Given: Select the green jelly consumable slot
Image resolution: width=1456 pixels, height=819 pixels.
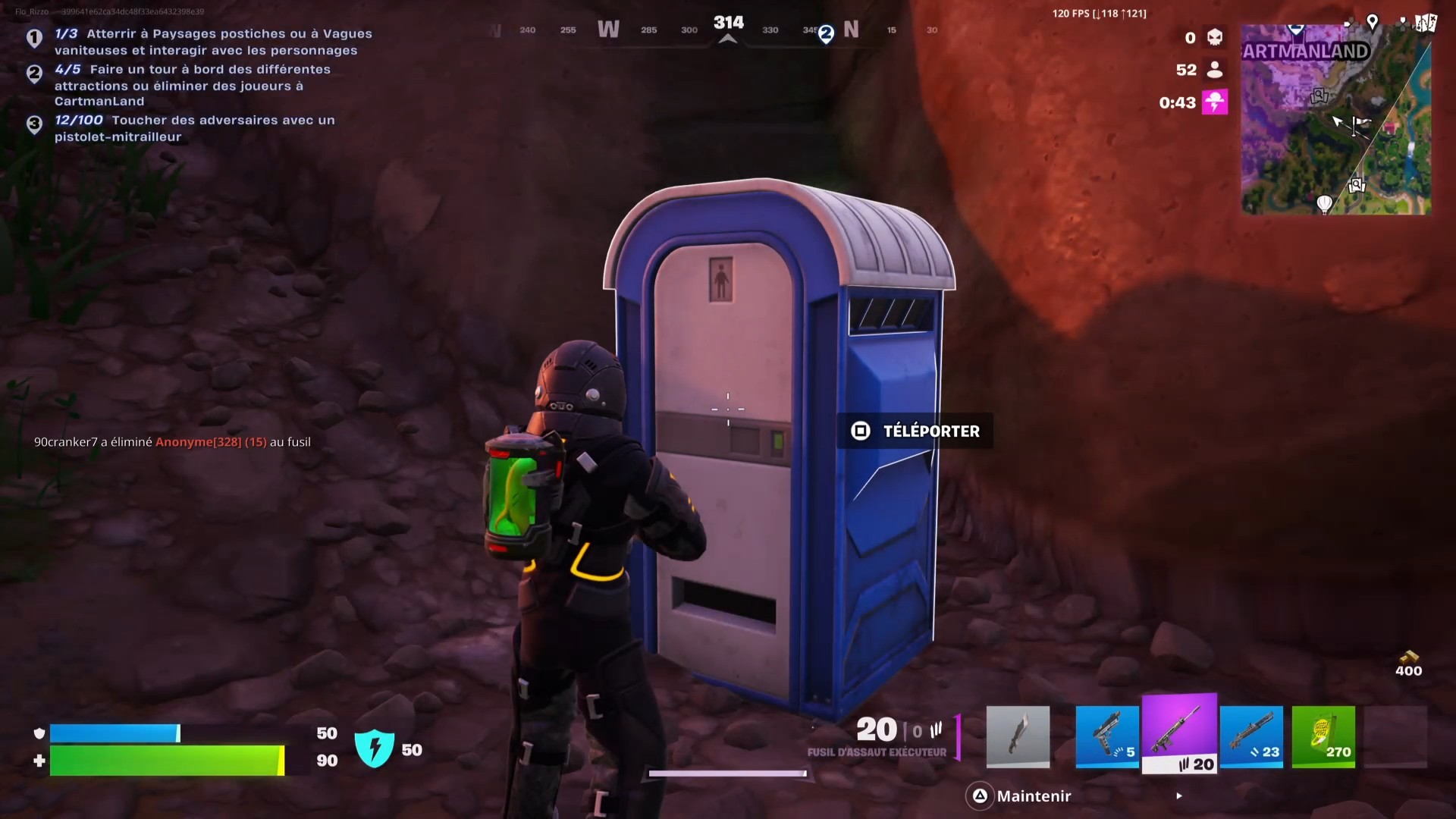Looking at the screenshot, I should (x=1323, y=737).
